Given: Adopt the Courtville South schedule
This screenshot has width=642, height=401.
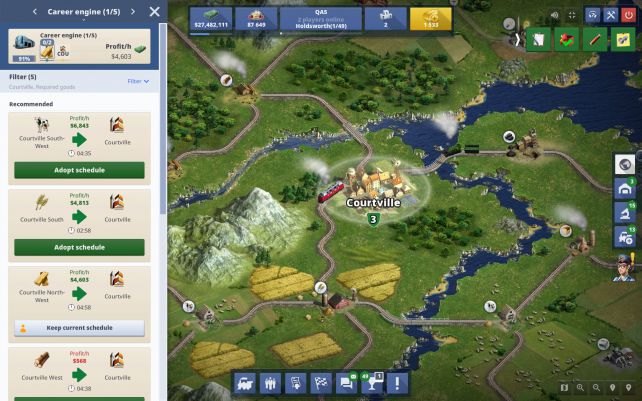Looking at the screenshot, I should [x=79, y=247].
